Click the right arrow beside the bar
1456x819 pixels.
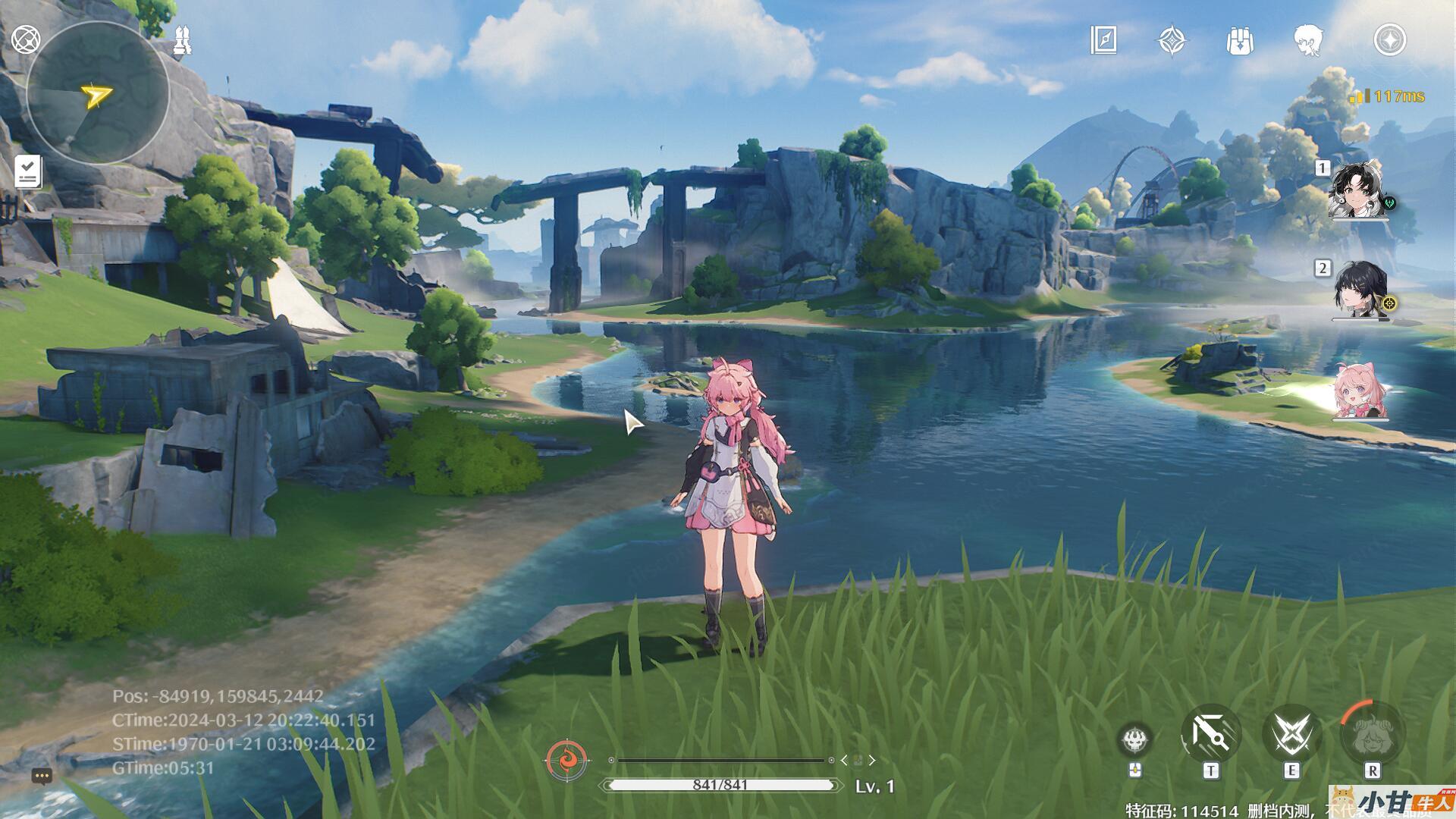pos(872,760)
